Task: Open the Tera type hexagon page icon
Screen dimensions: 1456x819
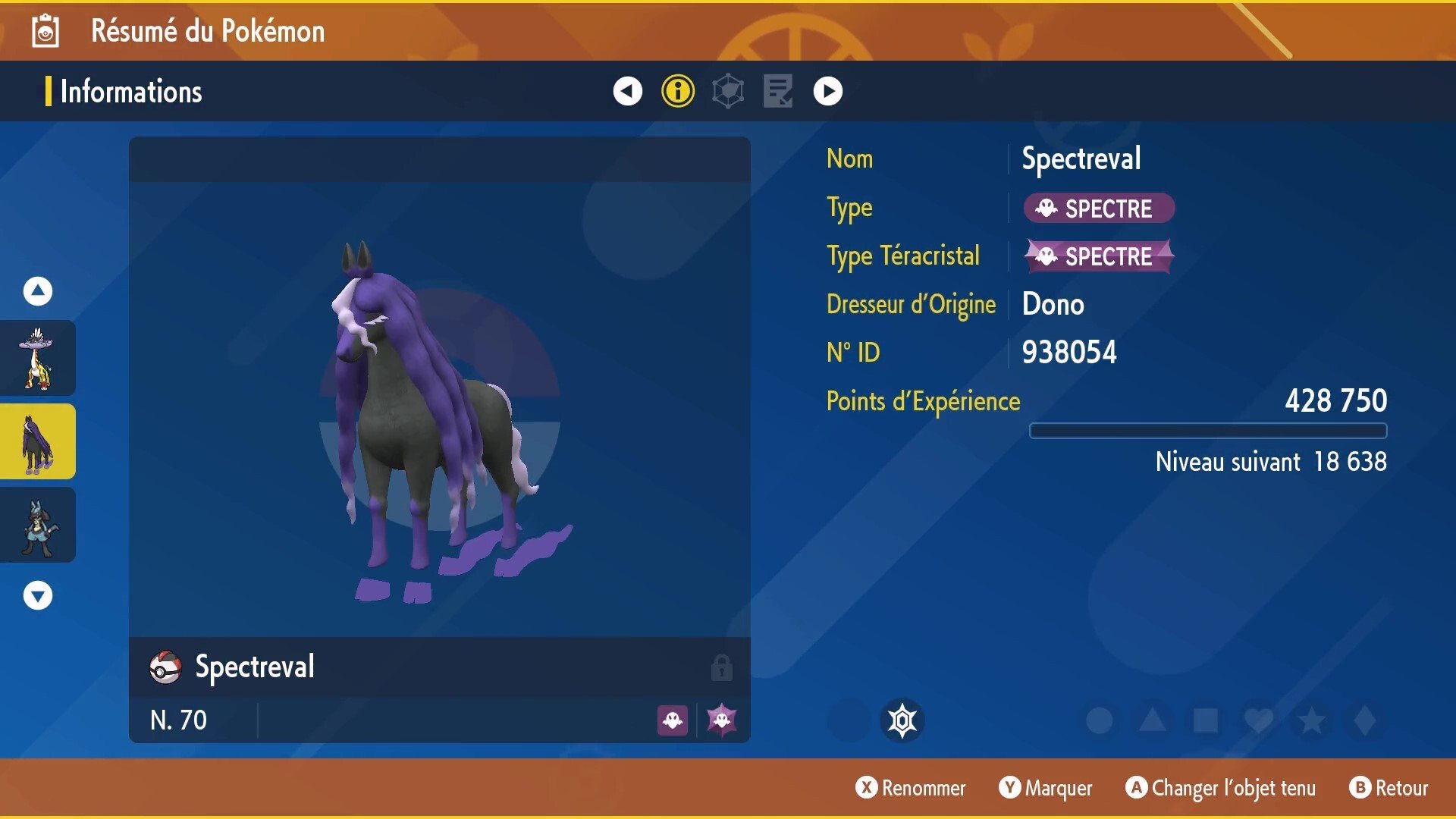Action: coord(727,90)
